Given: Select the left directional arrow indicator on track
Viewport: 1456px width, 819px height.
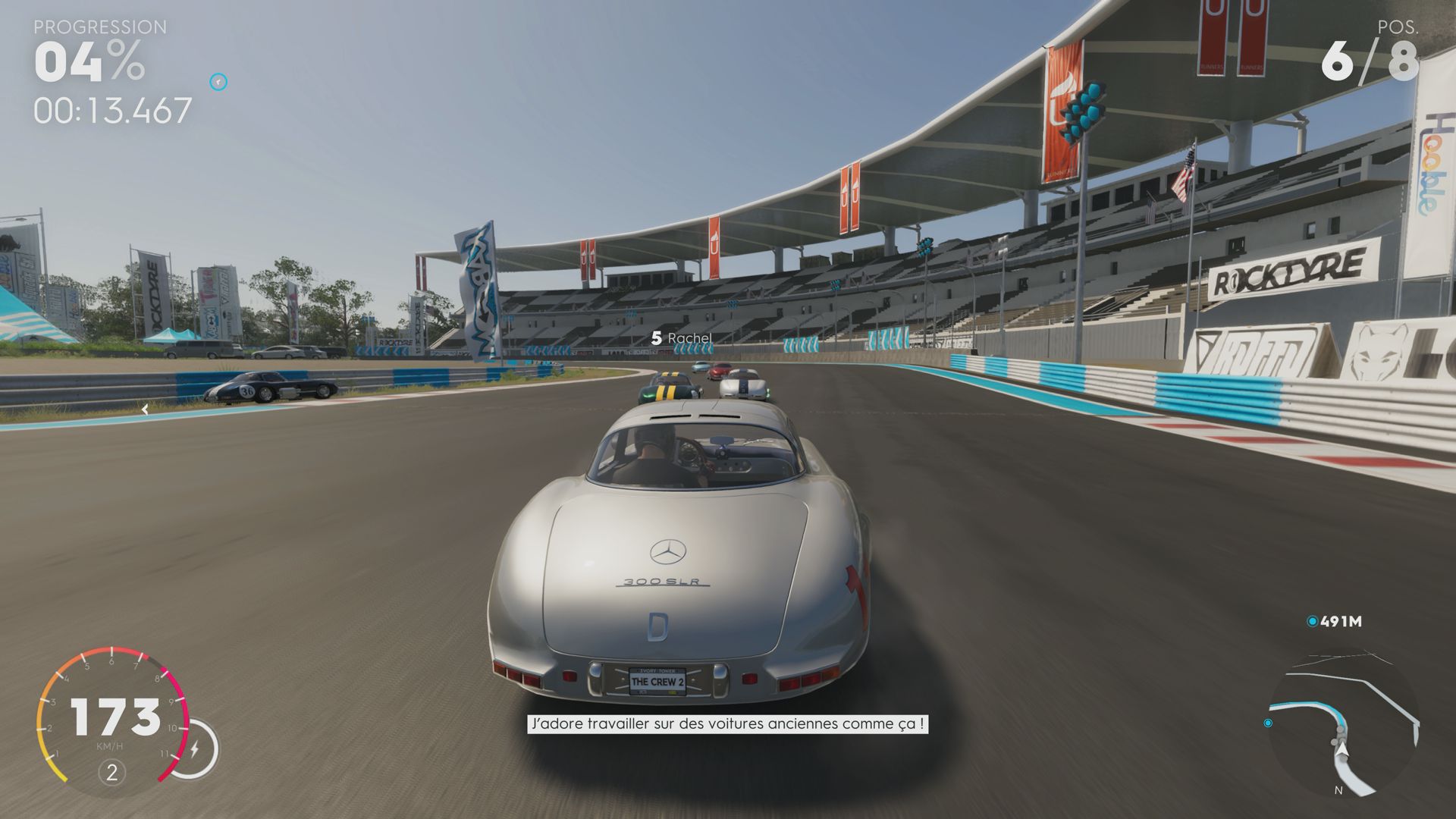Looking at the screenshot, I should pos(144,408).
